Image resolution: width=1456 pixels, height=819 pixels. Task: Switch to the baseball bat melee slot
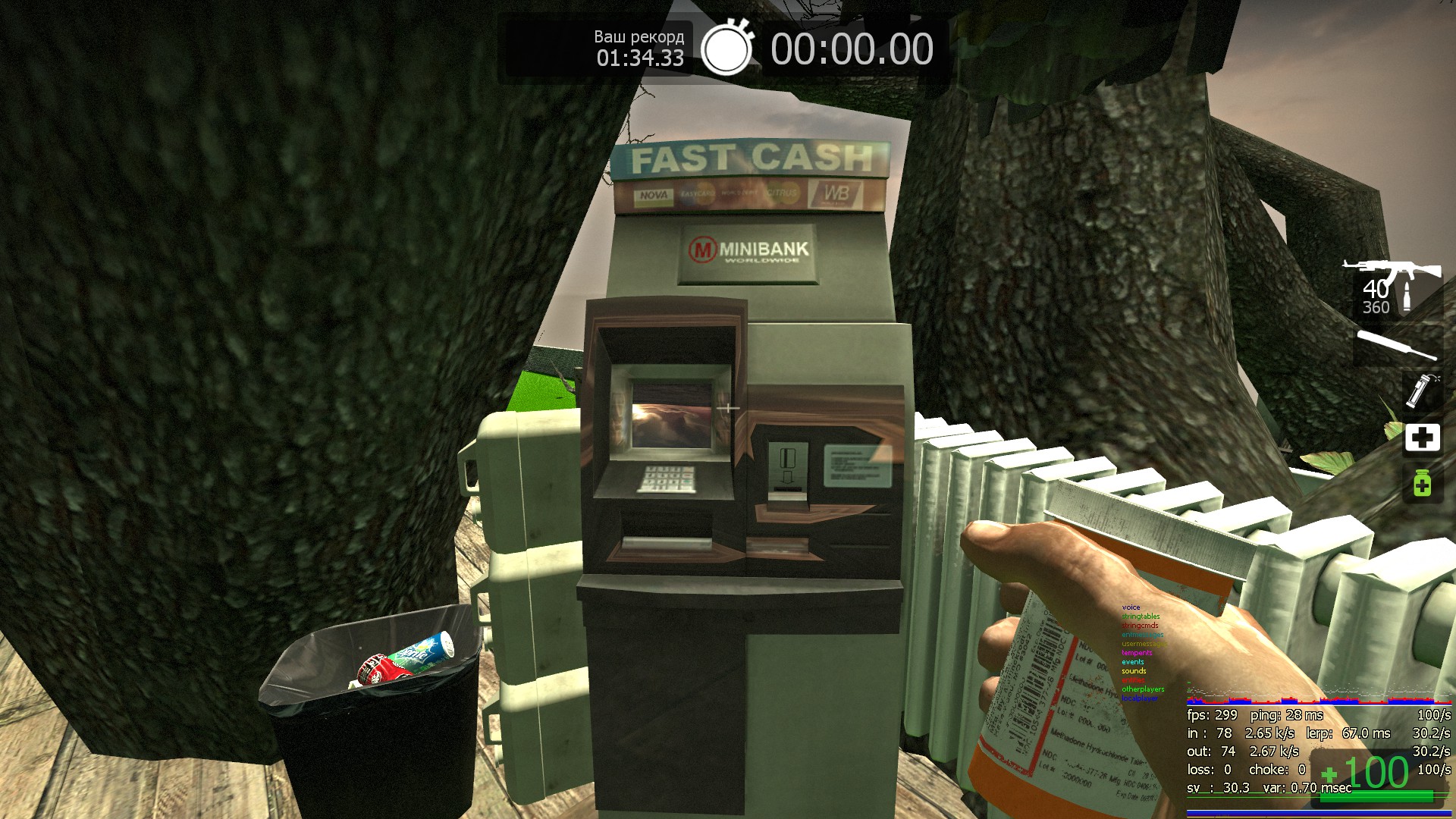pyautogui.click(x=1396, y=345)
